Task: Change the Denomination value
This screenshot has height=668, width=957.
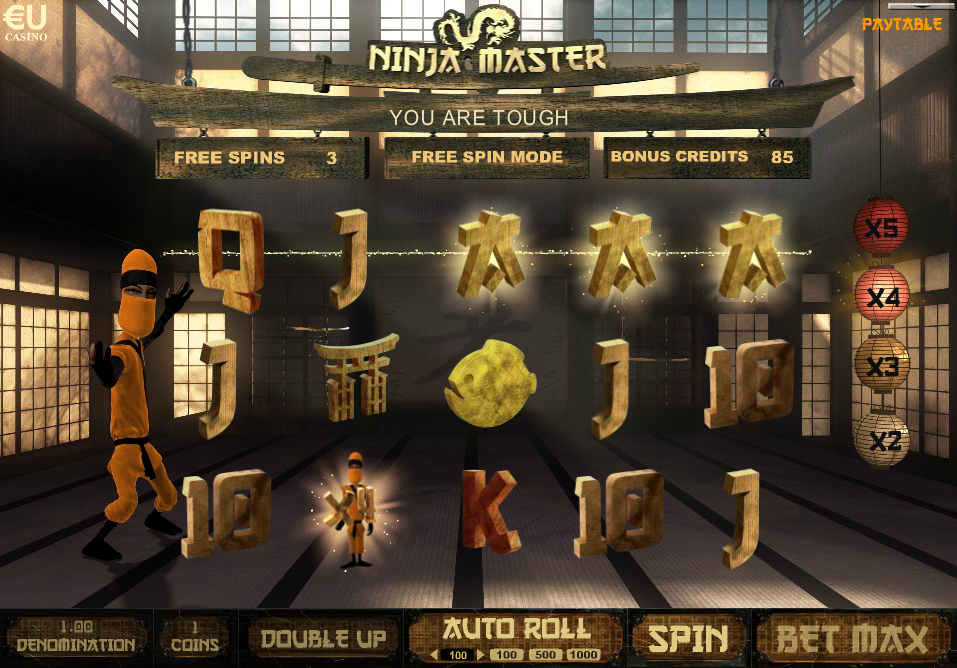Action: click(75, 637)
